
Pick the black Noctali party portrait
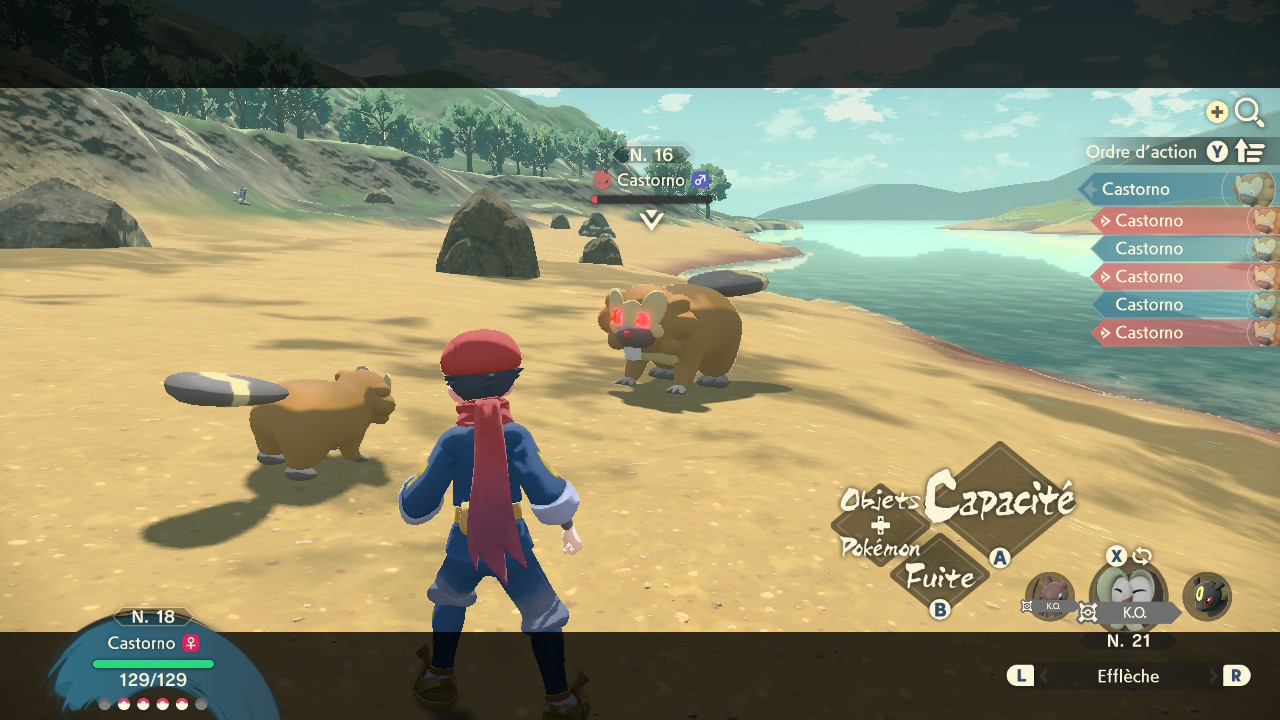1207,596
